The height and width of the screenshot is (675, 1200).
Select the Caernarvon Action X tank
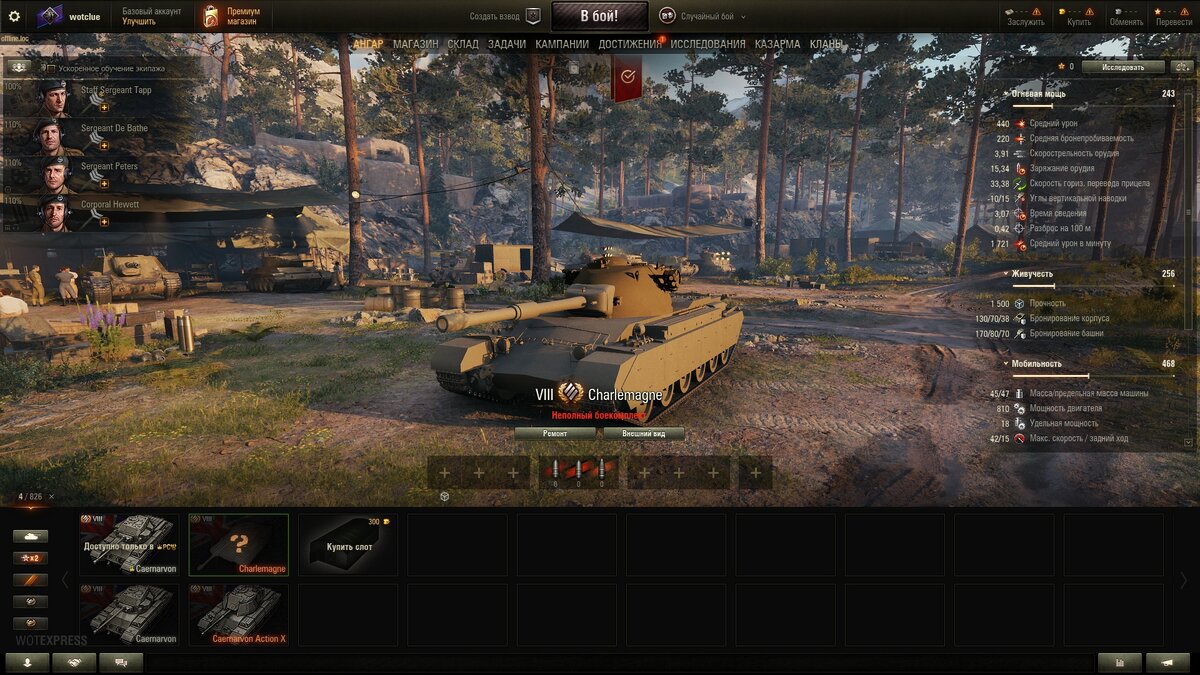(x=239, y=615)
